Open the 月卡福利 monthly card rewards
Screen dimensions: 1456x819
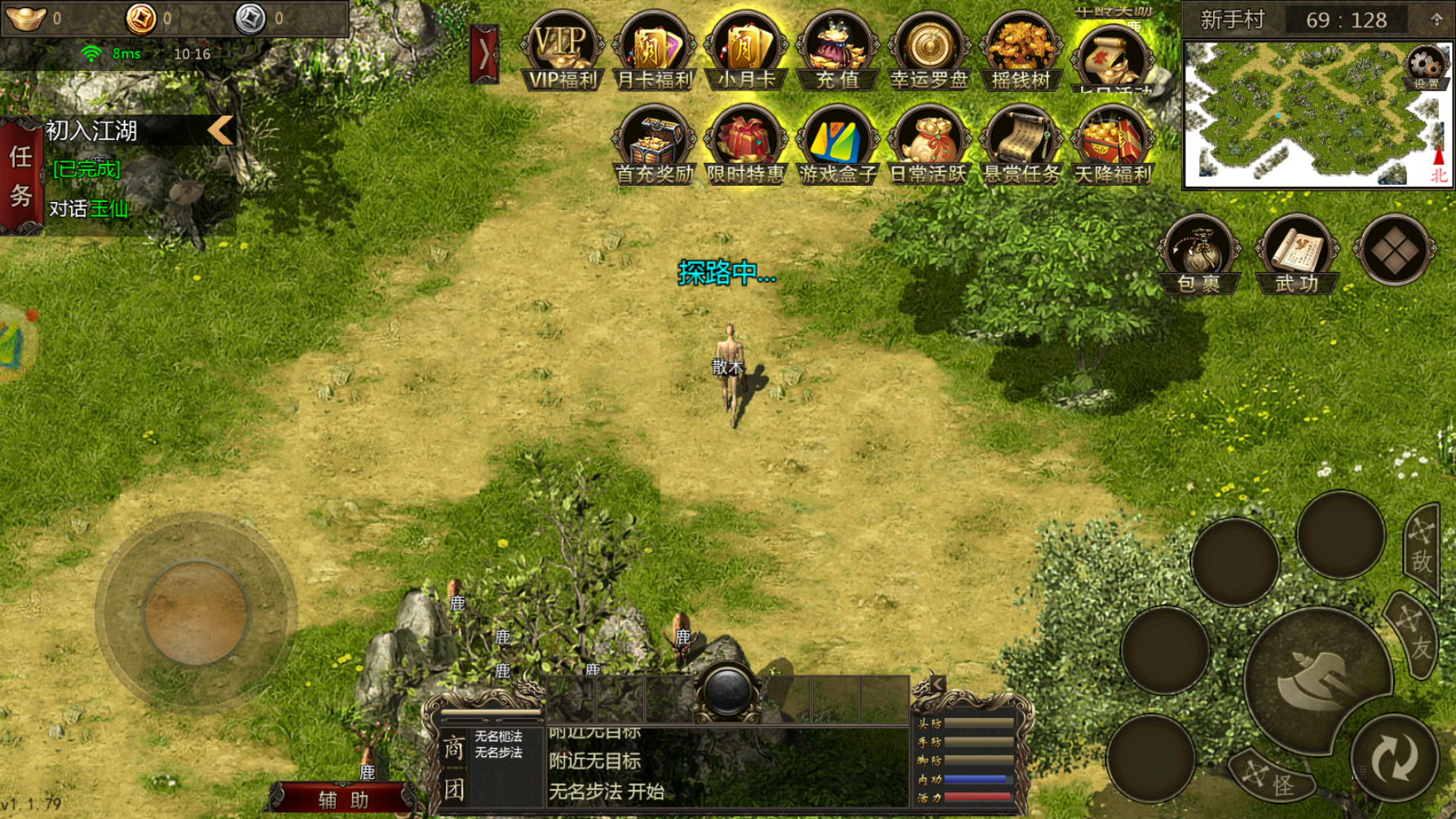[x=654, y=51]
